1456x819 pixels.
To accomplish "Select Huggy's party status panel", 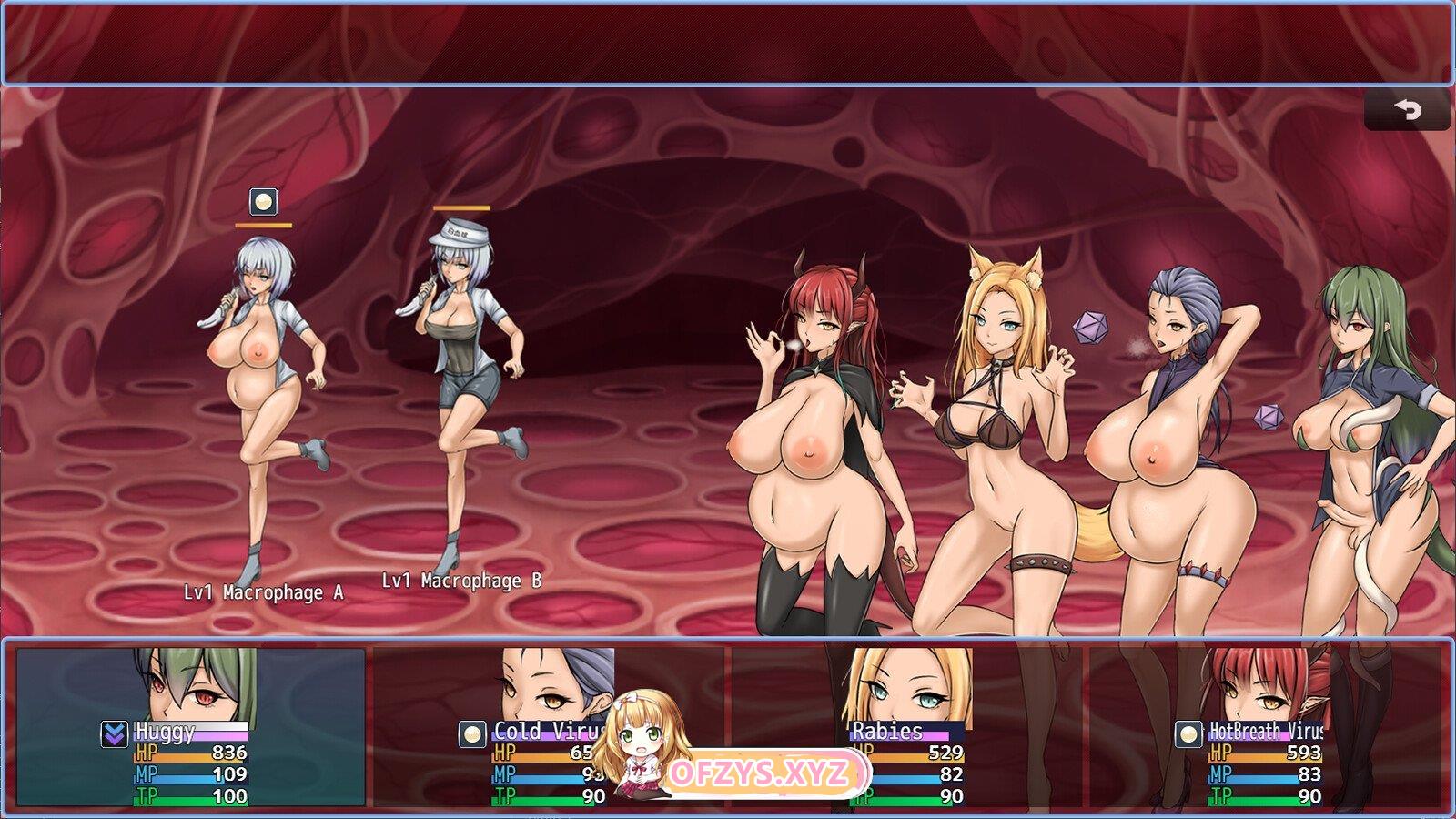I will point(191,727).
